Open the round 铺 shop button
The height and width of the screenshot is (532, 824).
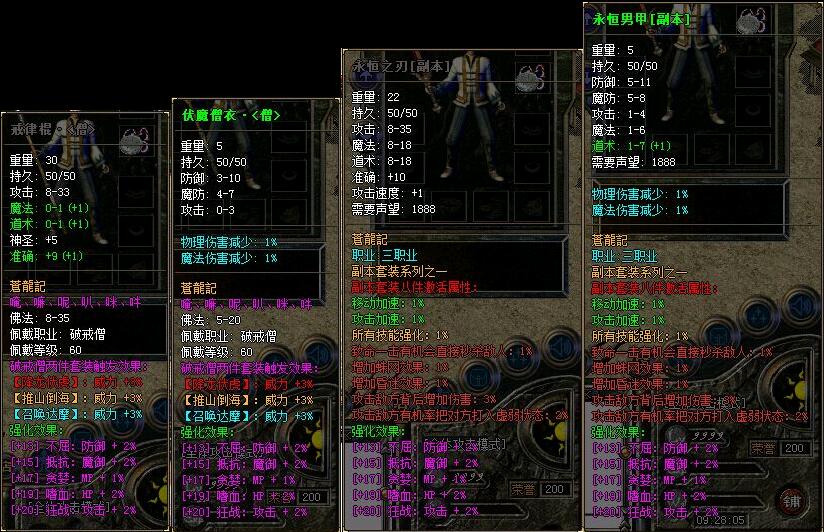click(x=790, y=499)
